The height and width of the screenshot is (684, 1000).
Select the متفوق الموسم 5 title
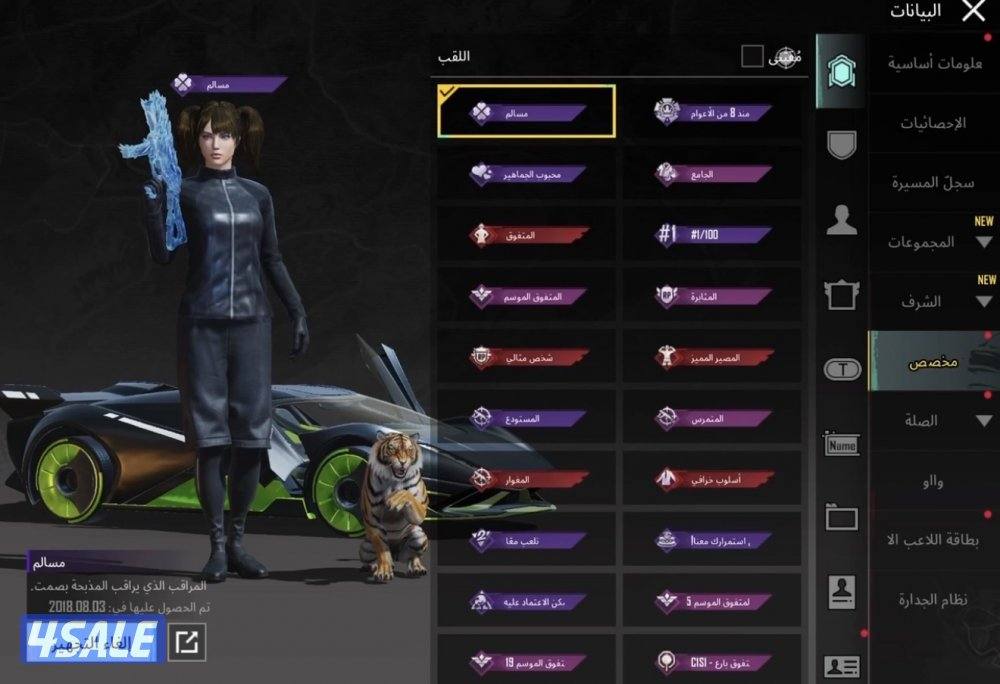coord(712,601)
